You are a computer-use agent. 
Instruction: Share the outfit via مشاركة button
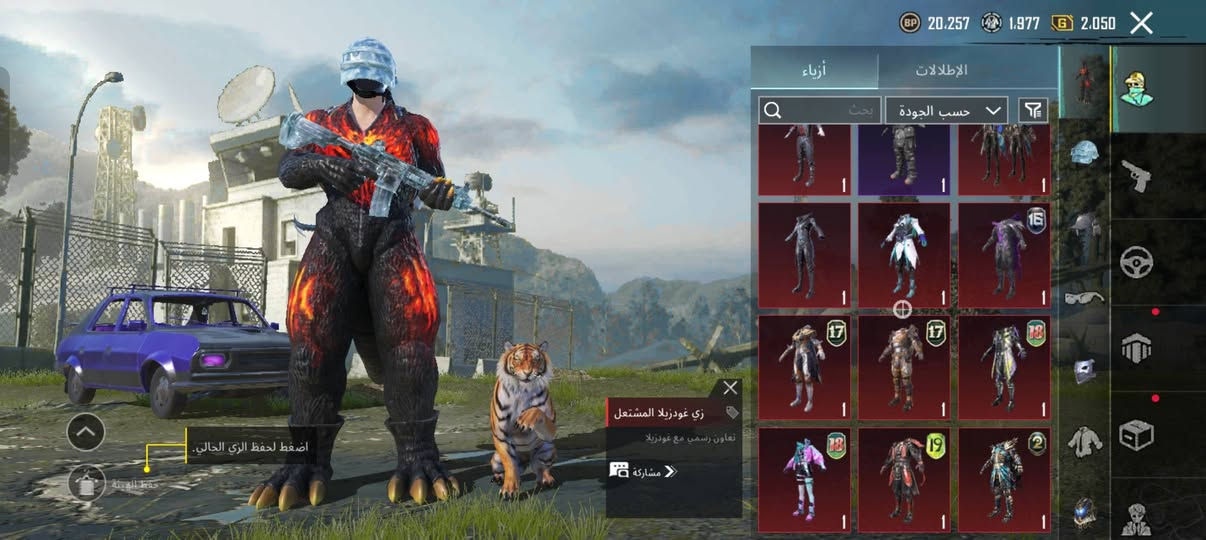click(643, 471)
